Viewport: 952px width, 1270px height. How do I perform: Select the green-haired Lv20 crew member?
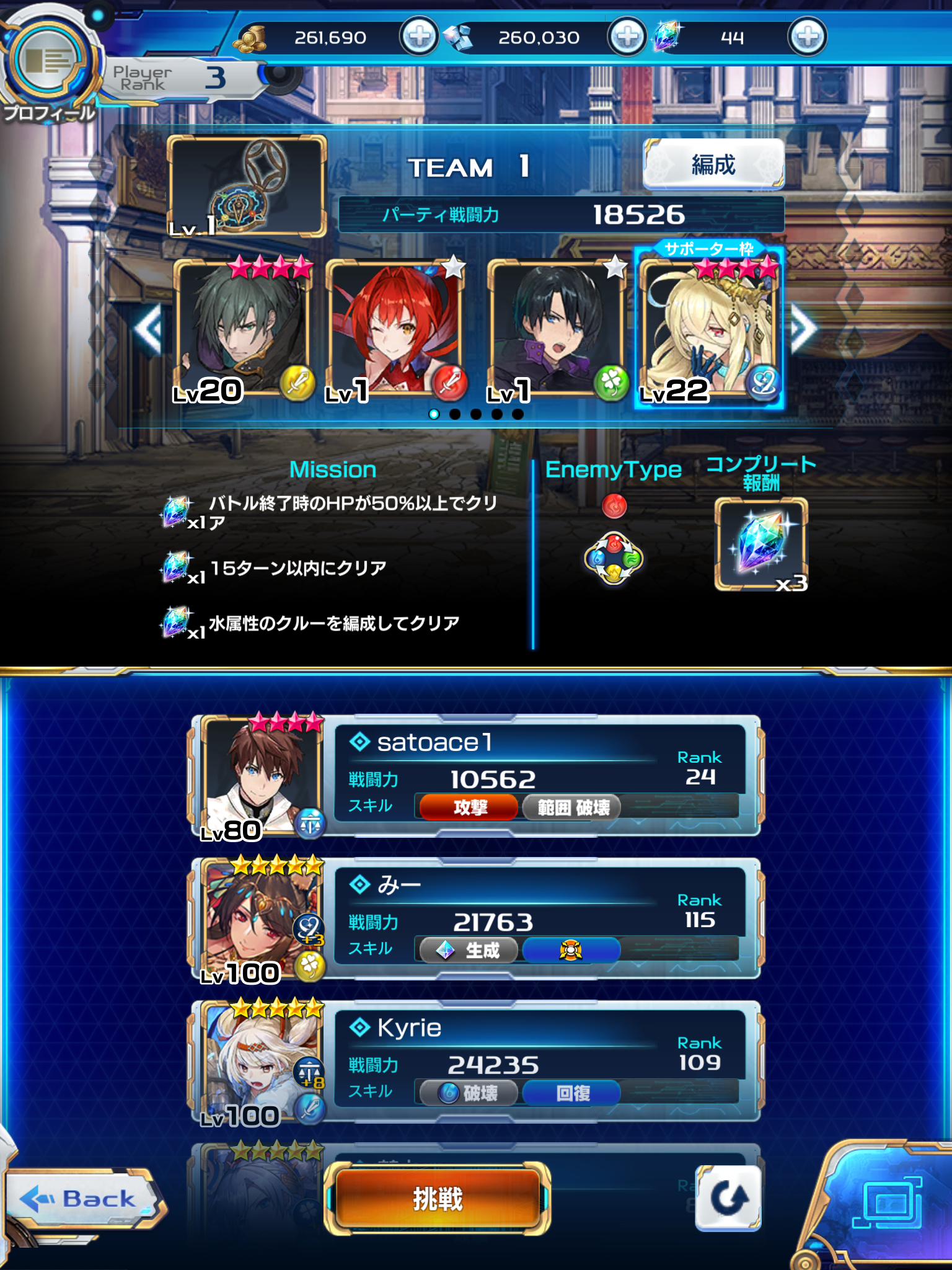tap(243, 329)
